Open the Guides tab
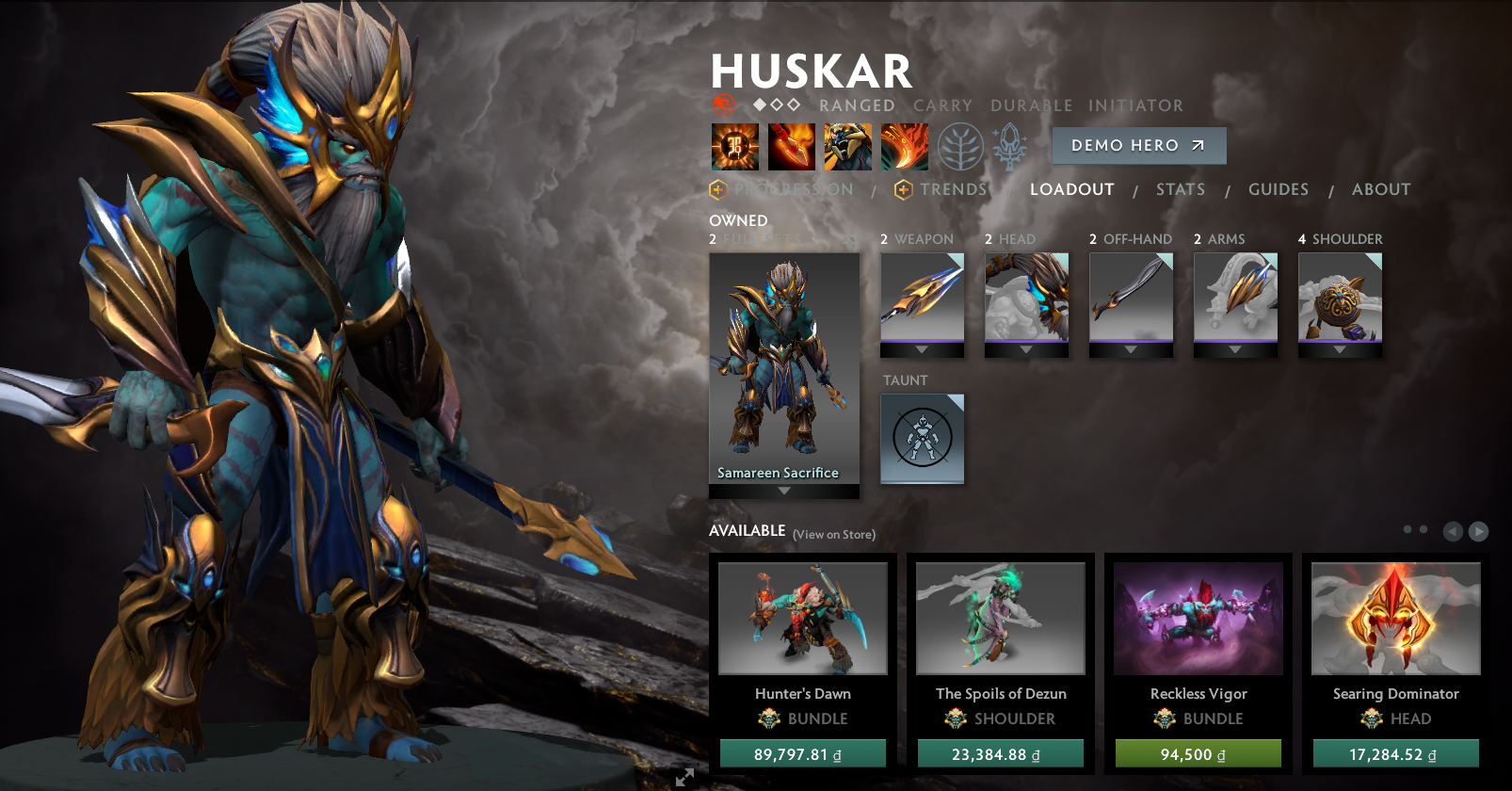Image resolution: width=1512 pixels, height=791 pixels. coord(1279,189)
